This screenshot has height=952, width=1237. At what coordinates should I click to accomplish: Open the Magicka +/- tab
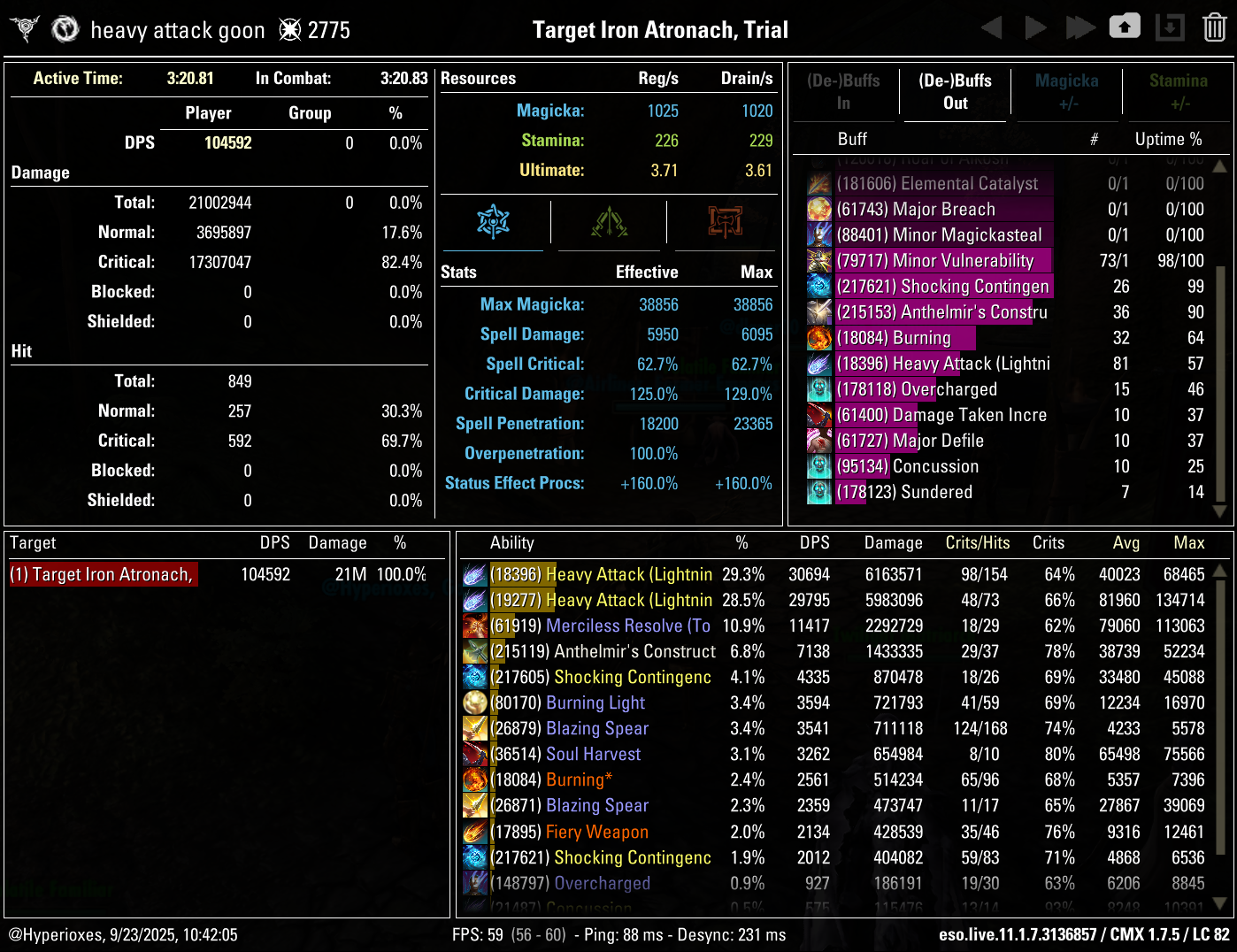1066,92
